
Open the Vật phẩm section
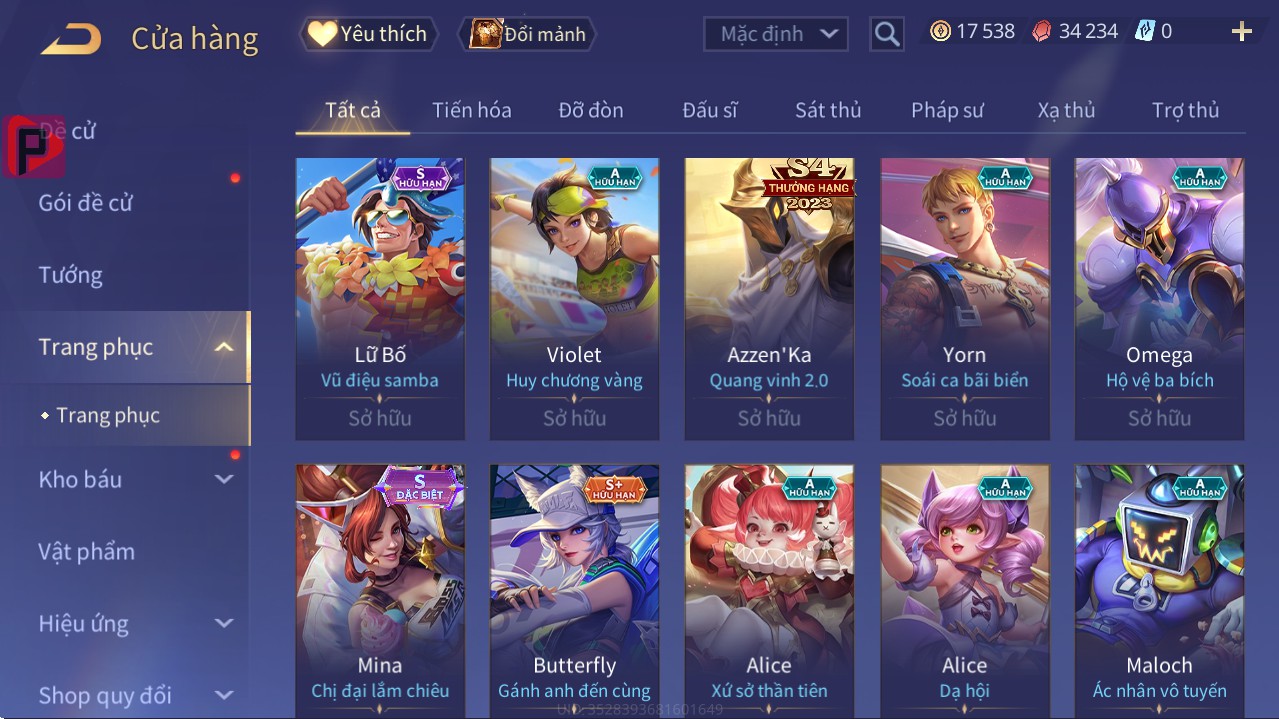point(87,551)
